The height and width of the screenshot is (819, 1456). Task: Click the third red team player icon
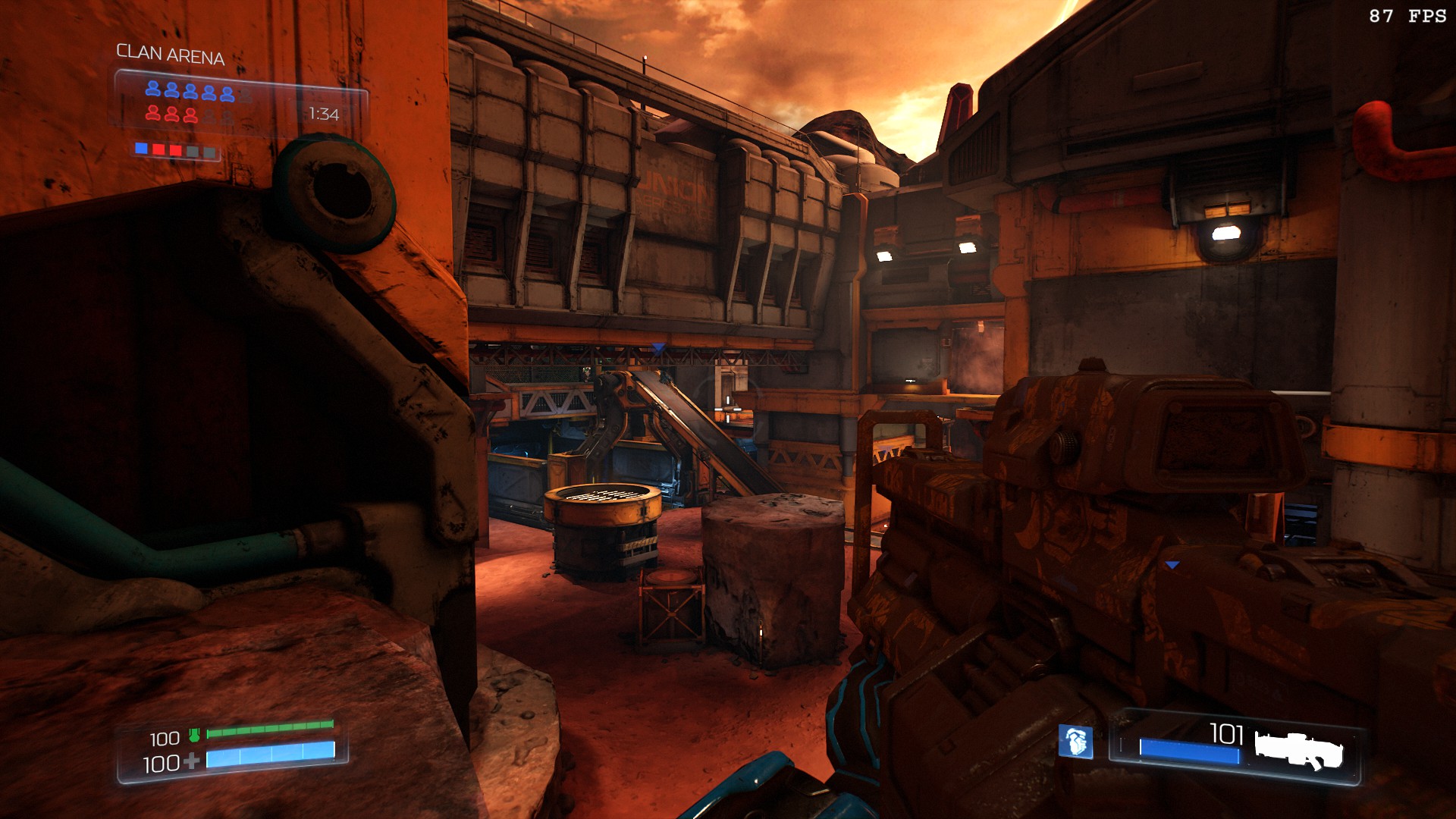(191, 115)
